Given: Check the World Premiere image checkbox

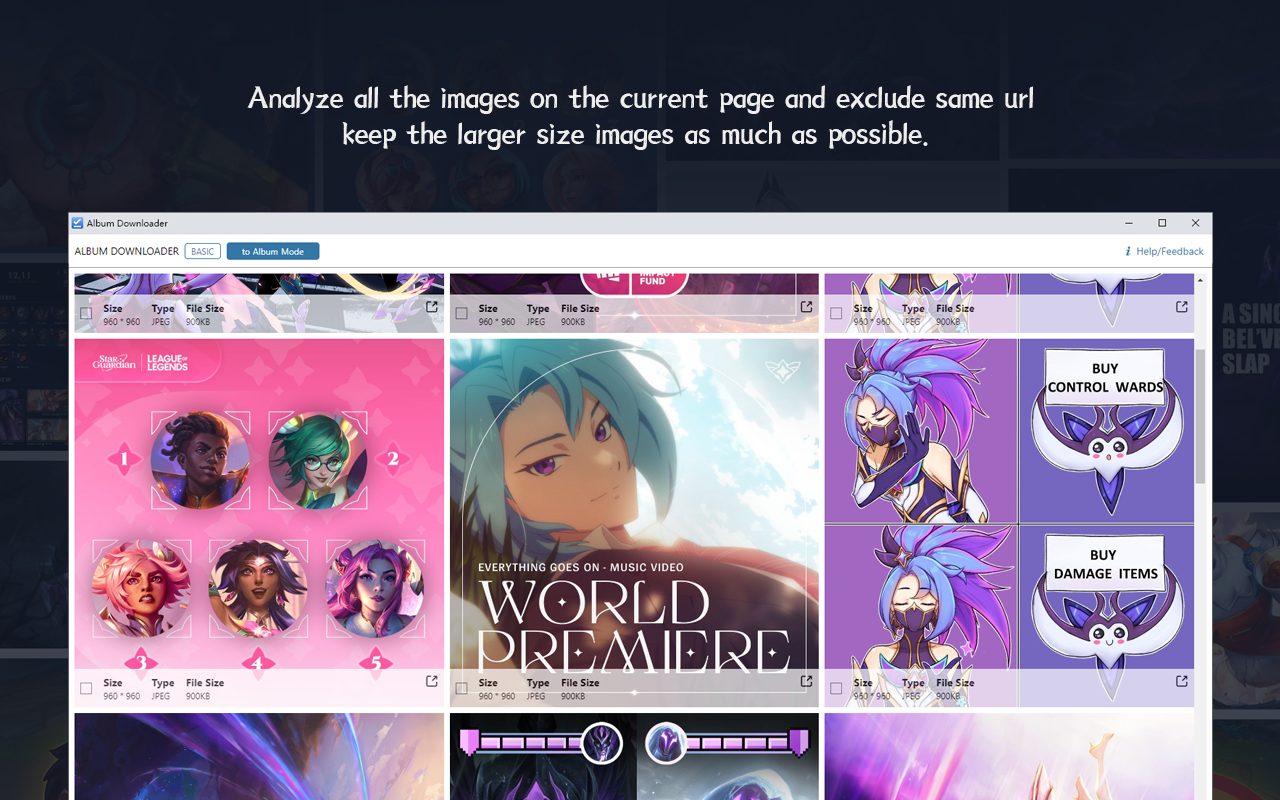Looking at the screenshot, I should [461, 686].
